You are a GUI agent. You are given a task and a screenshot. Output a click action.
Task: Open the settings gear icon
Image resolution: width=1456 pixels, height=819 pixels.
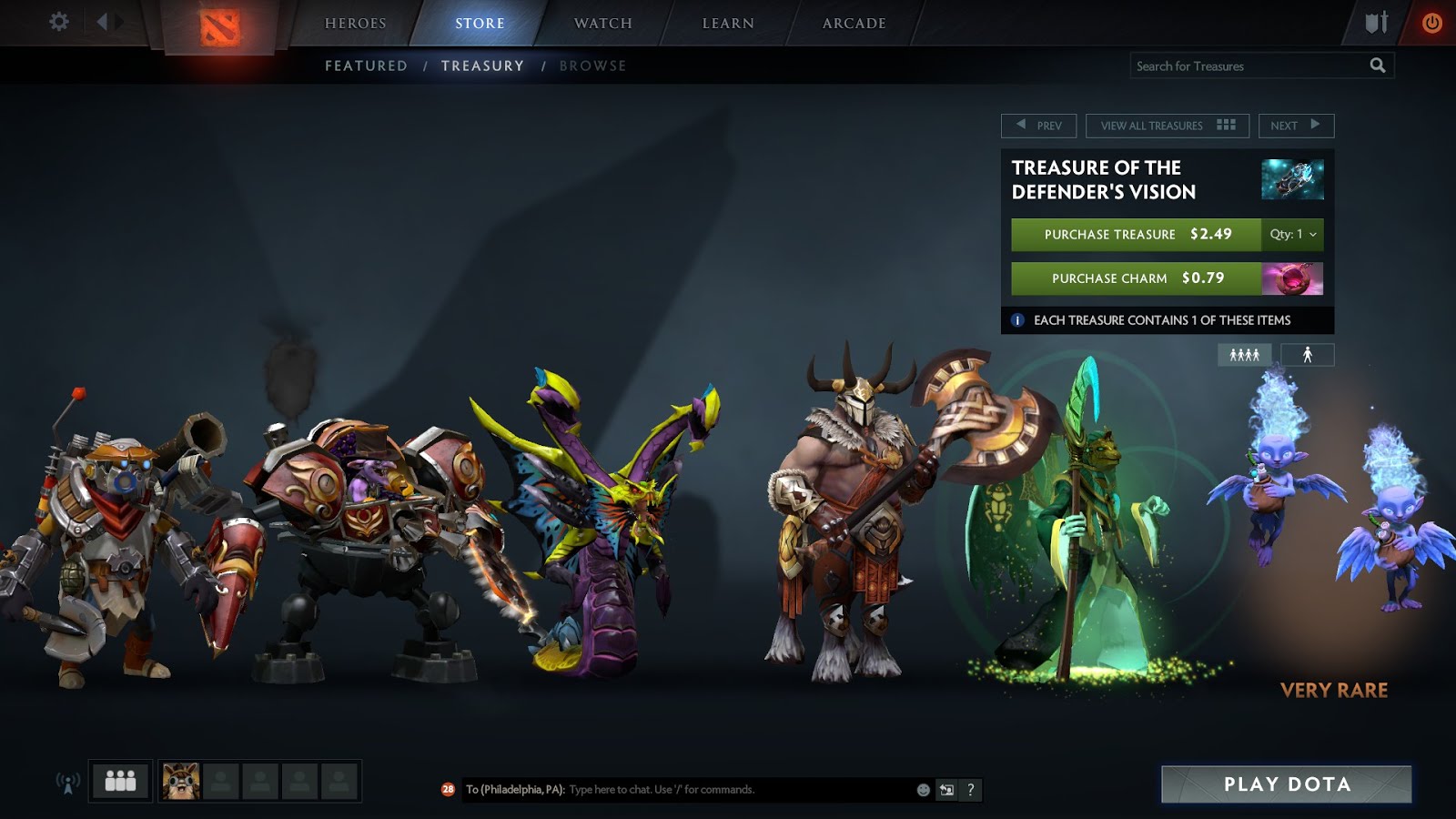pos(59,21)
